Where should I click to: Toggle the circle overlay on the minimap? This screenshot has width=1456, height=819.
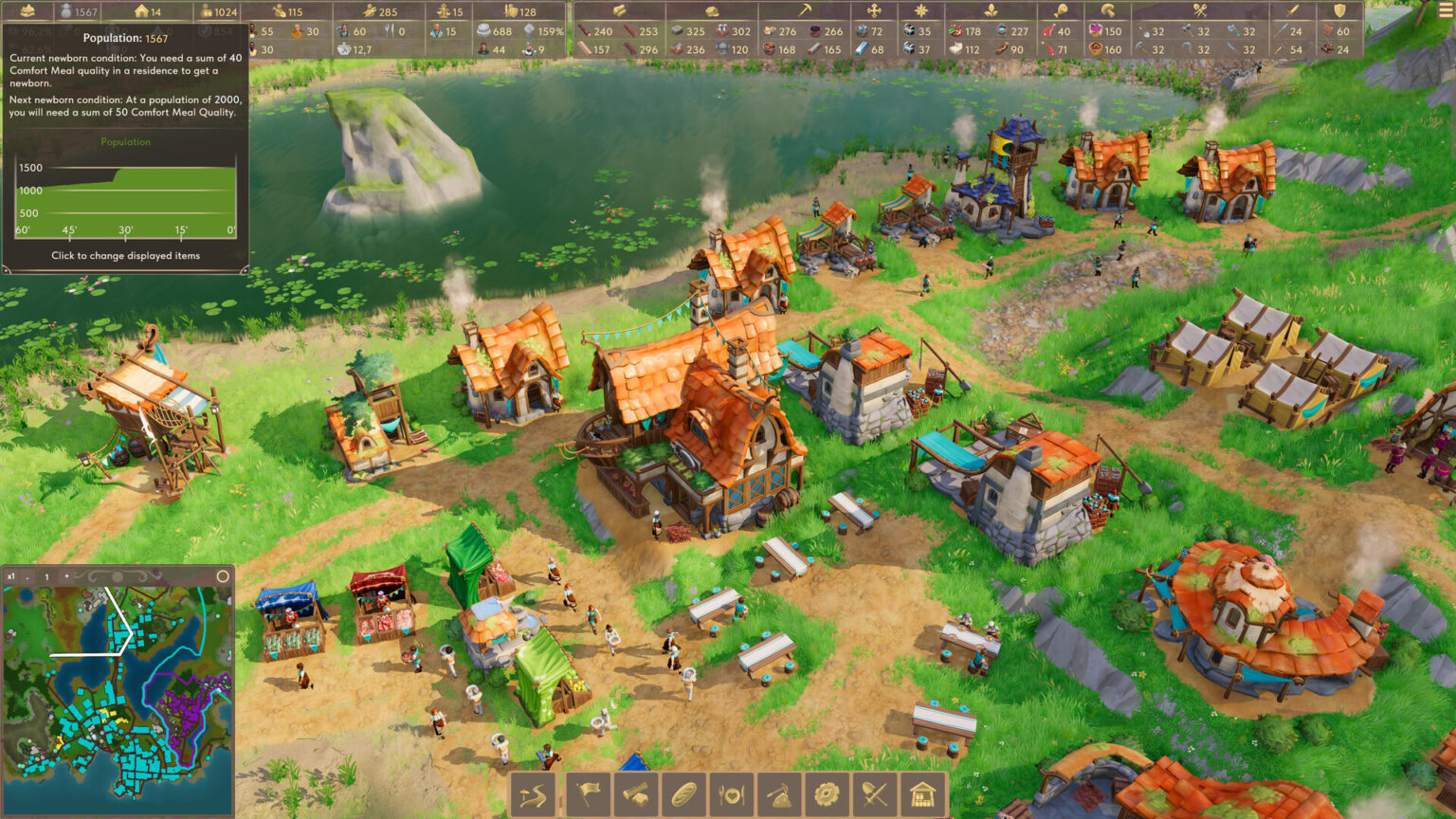tap(223, 576)
